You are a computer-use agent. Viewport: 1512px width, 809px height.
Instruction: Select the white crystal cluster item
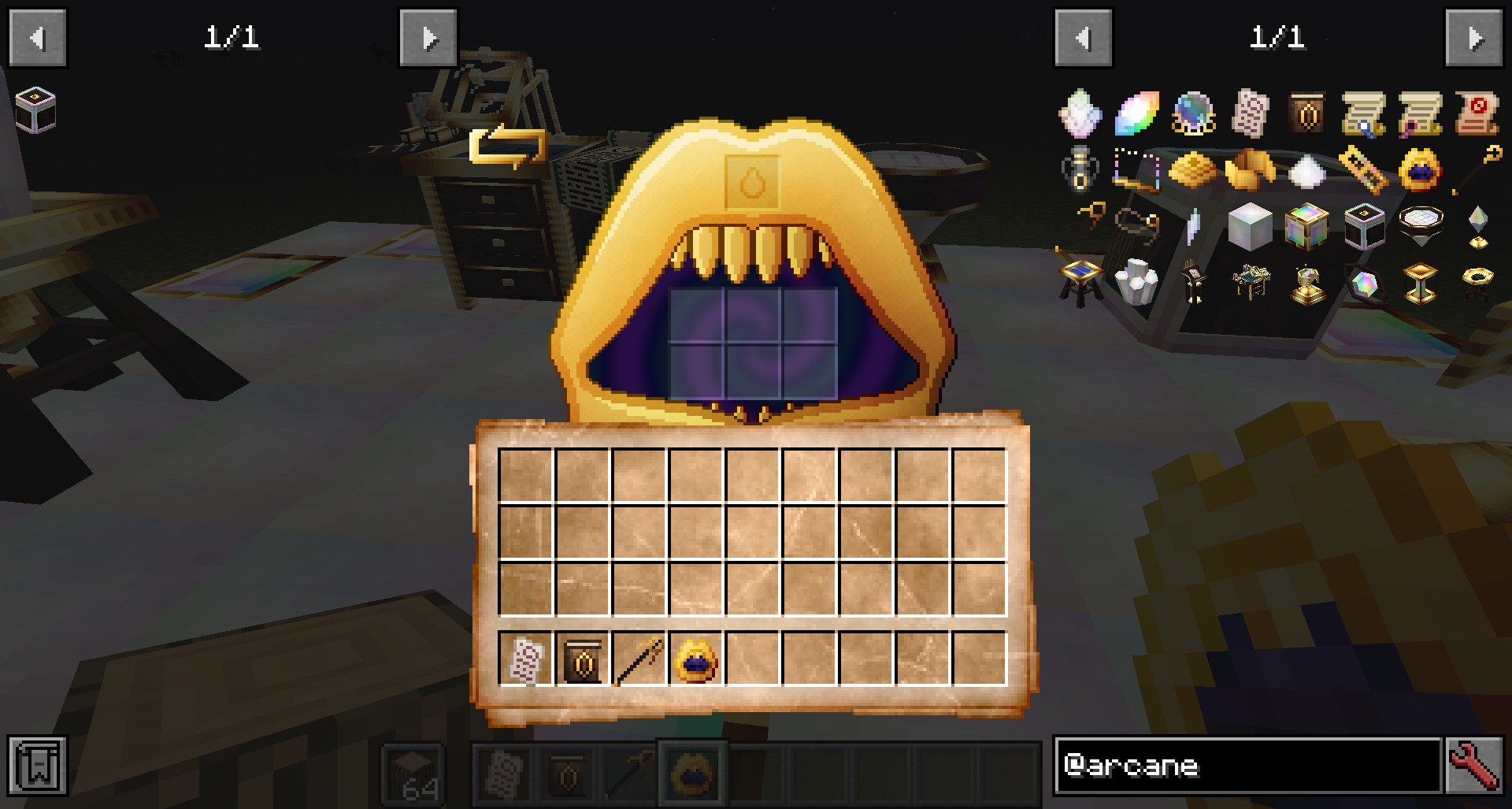coord(1136,283)
